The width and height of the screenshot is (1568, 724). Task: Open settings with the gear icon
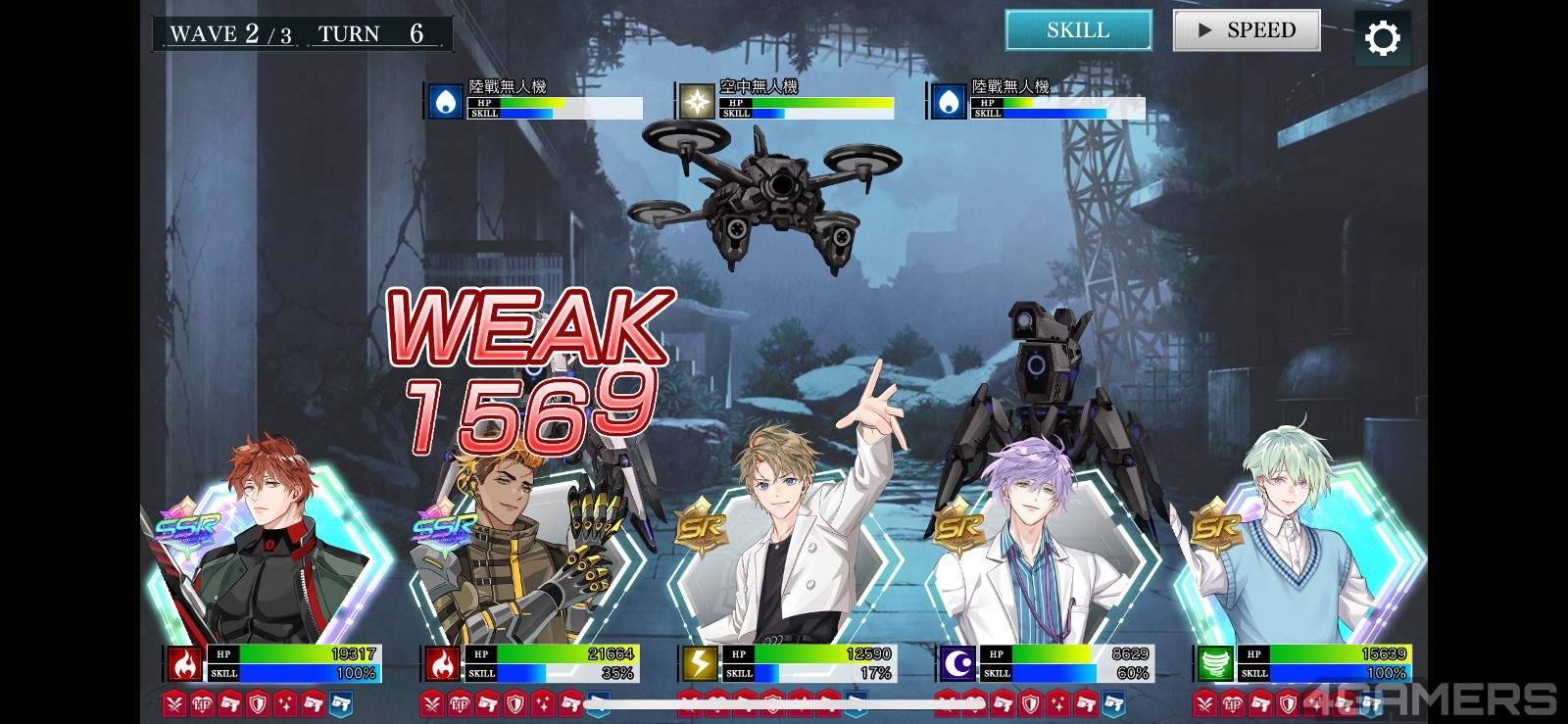pos(1382,38)
